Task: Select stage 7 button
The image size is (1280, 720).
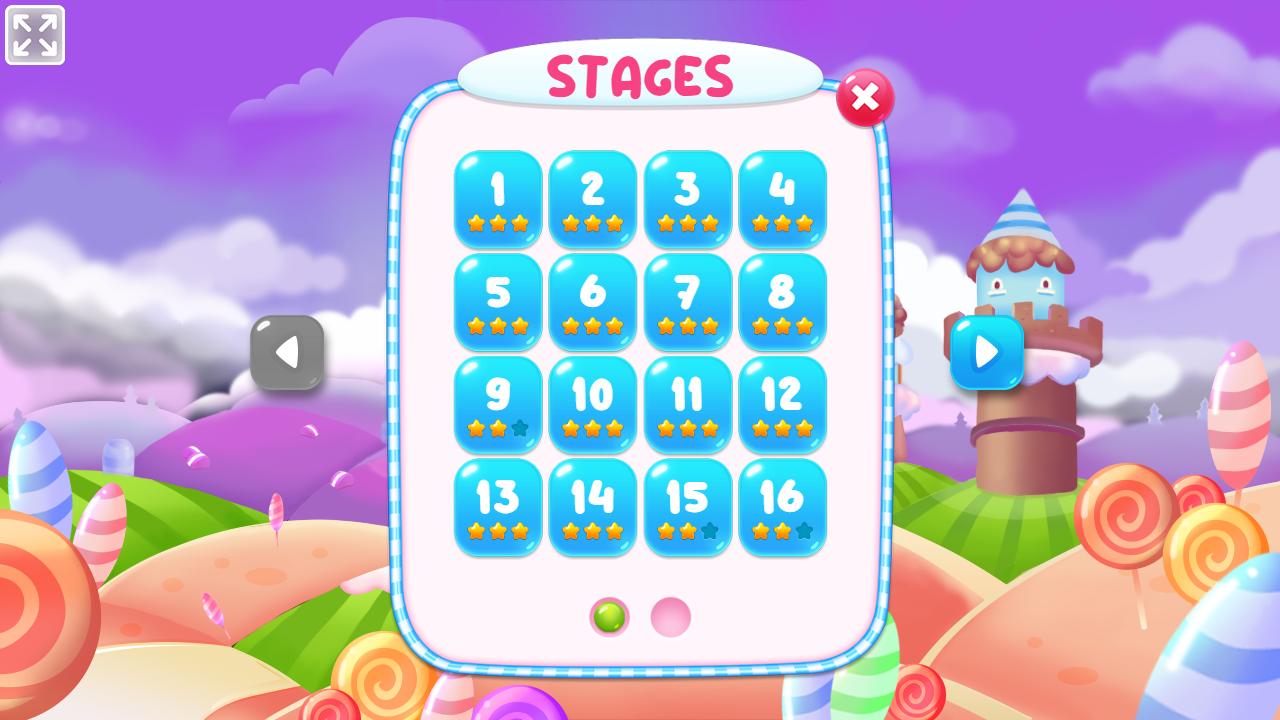Action: pos(687,301)
